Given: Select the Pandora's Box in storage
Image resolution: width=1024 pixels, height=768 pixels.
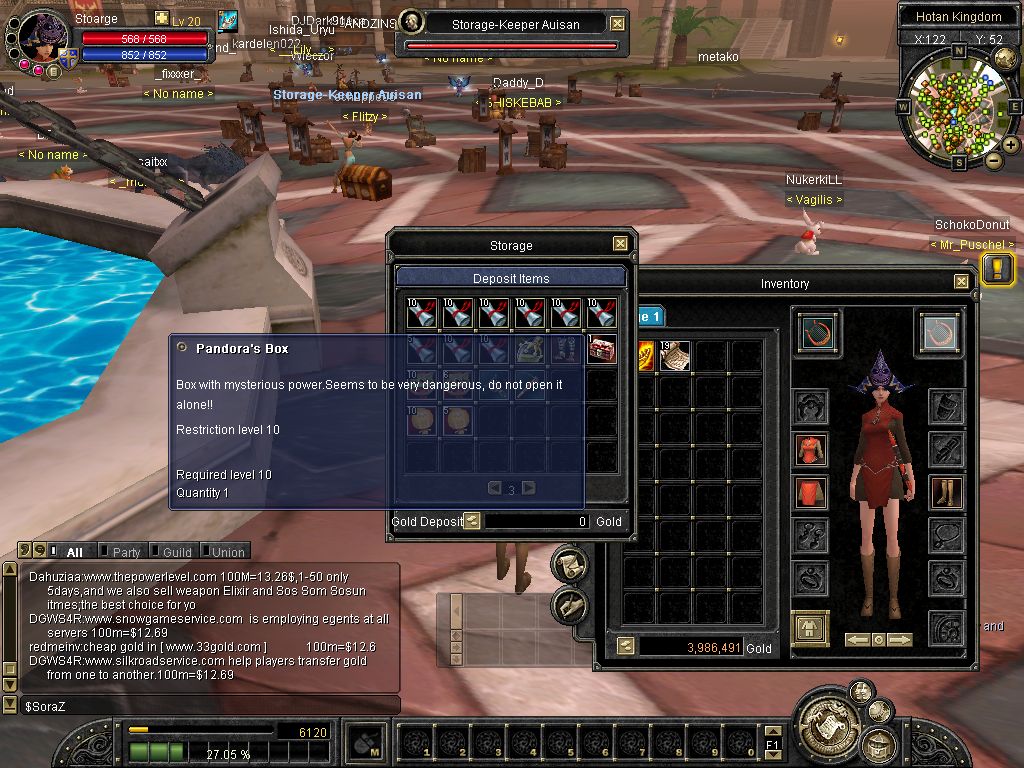Looking at the screenshot, I should (602, 350).
